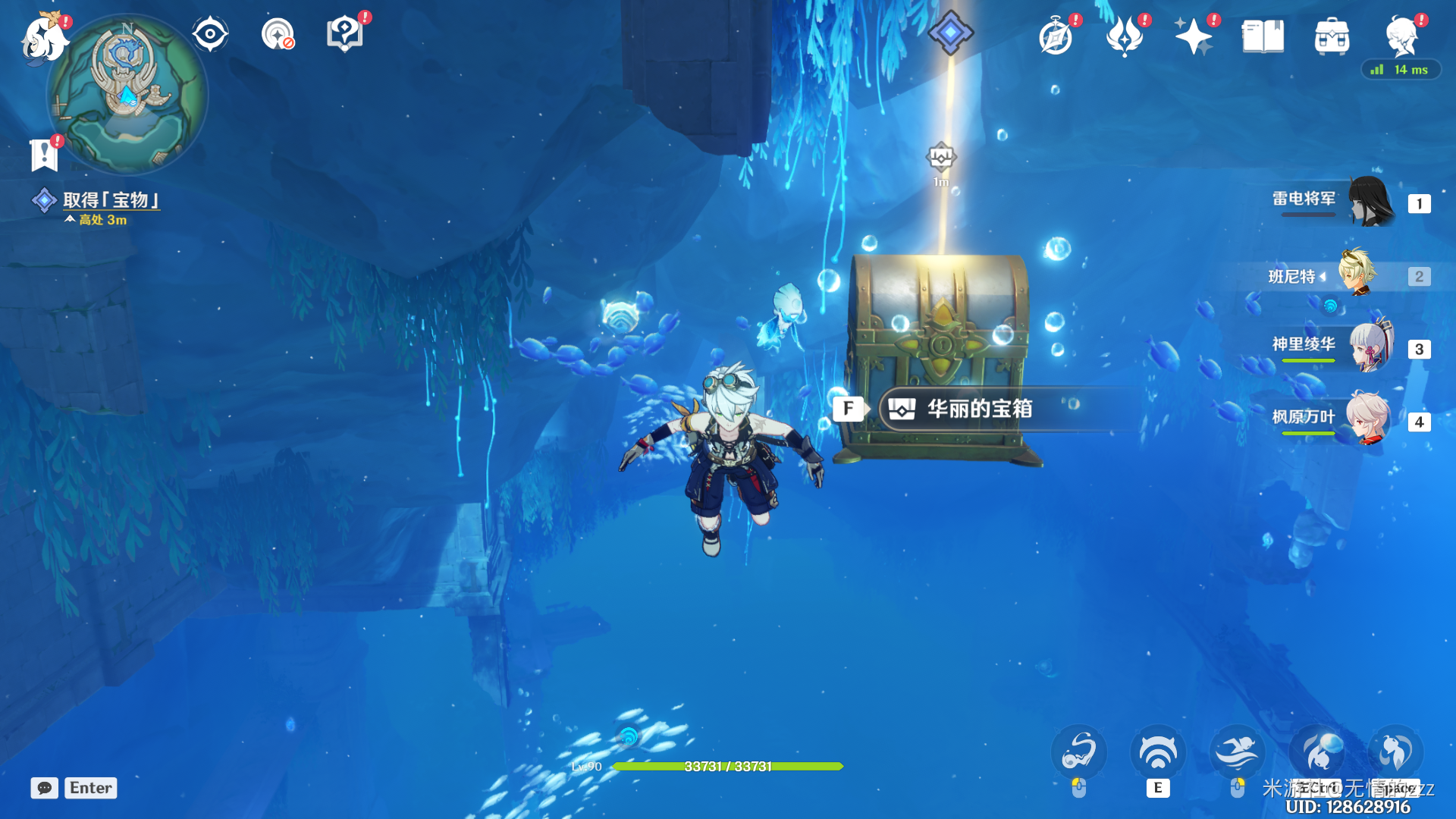This screenshot has width=1456, height=819.
Task: Switch to party member 班尼特
Action: pos(1357,275)
